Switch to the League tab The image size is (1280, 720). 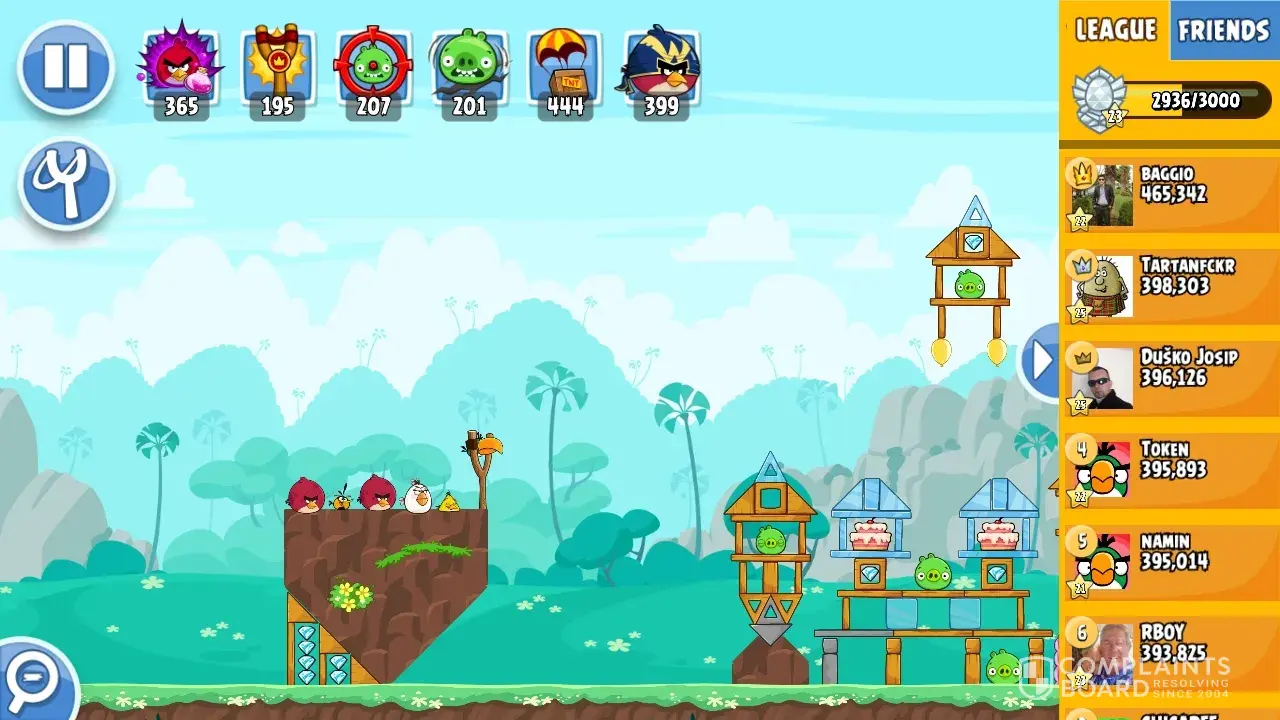pyautogui.click(x=1115, y=30)
